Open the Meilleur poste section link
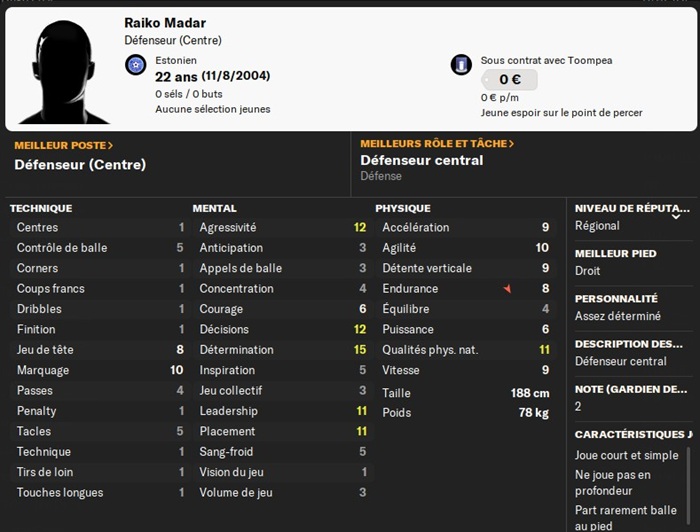The image size is (700, 532). 63,145
